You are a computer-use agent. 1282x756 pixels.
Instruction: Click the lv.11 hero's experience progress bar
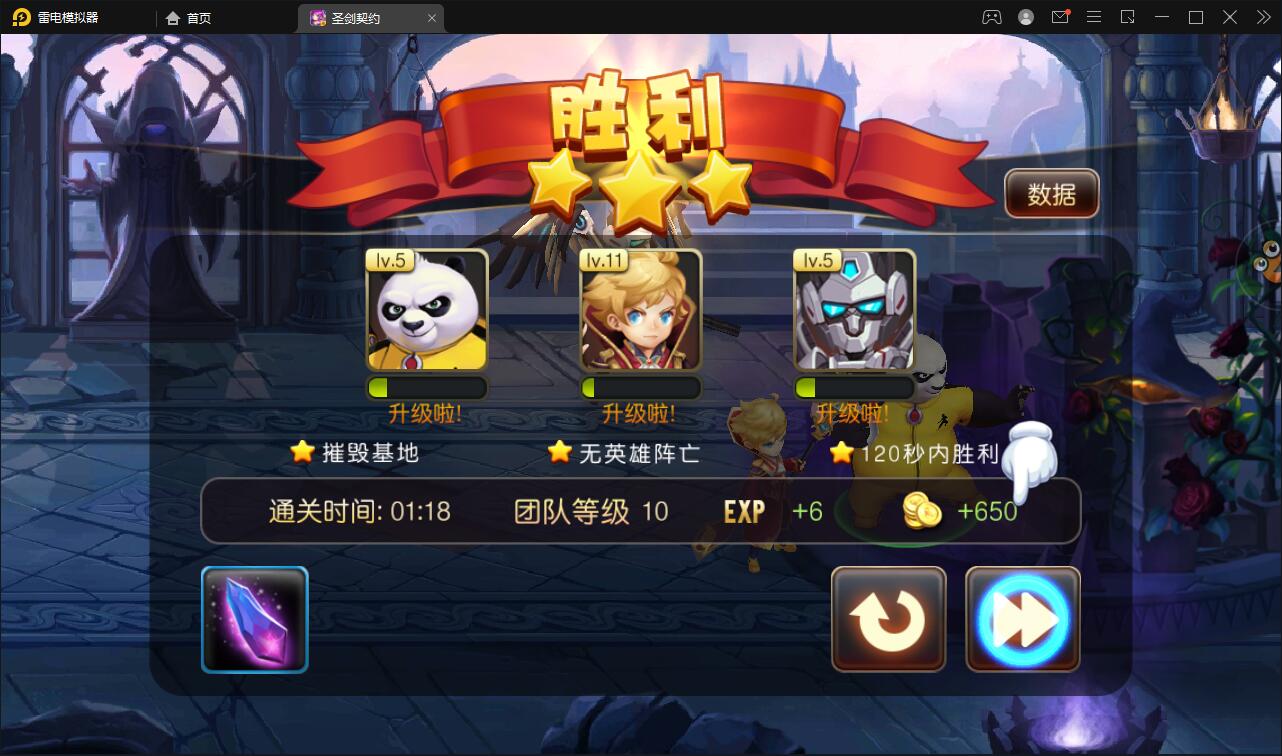pyautogui.click(x=641, y=388)
